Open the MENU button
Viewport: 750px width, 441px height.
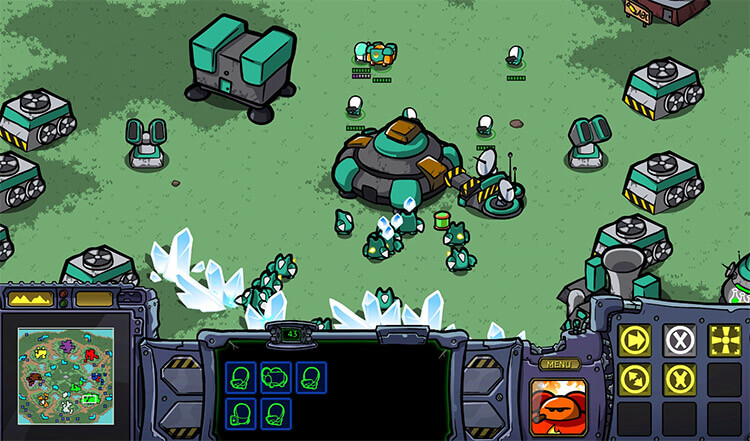coord(559,364)
